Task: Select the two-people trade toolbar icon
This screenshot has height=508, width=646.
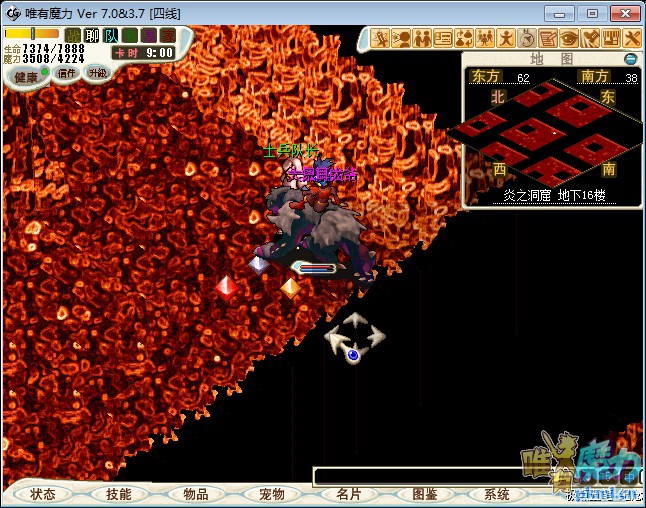Action: [422, 38]
